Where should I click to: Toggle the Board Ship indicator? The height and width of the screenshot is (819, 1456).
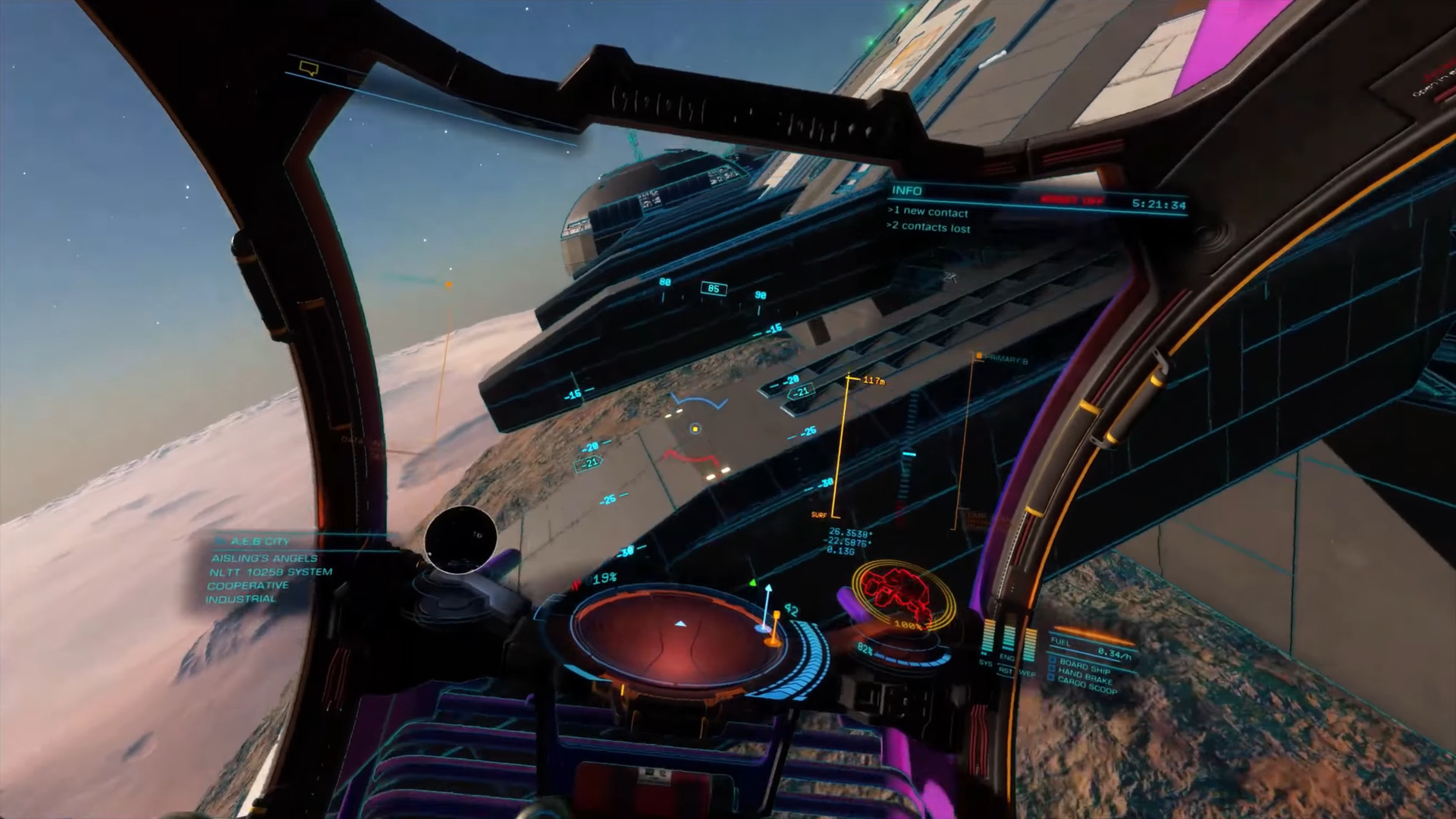[x=1084, y=665]
